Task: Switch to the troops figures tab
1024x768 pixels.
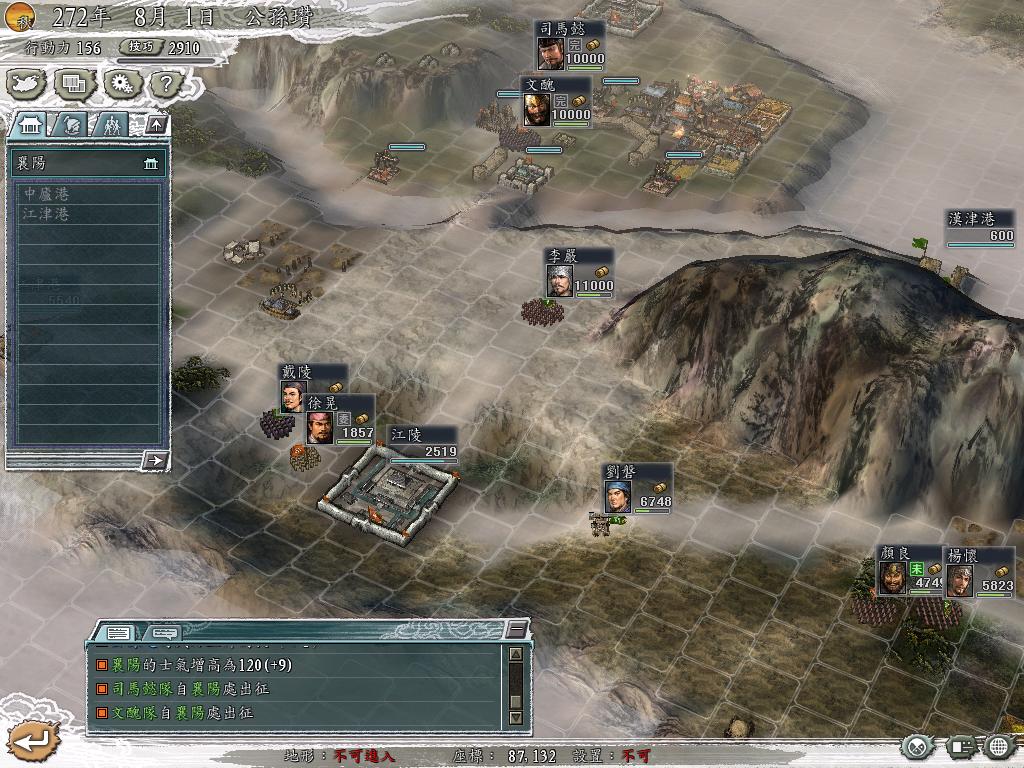Action: 111,125
